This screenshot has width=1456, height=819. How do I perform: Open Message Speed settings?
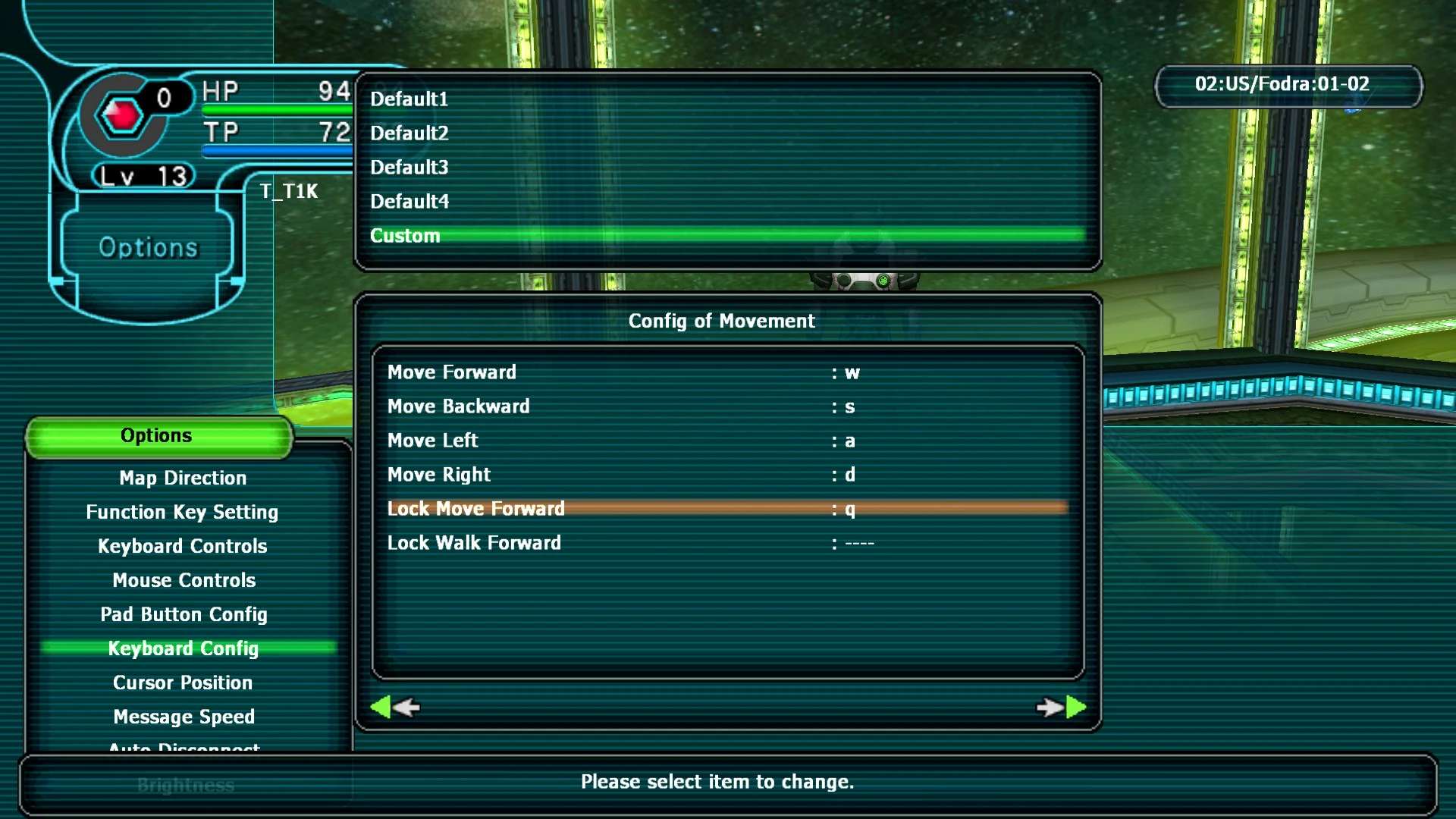(183, 716)
